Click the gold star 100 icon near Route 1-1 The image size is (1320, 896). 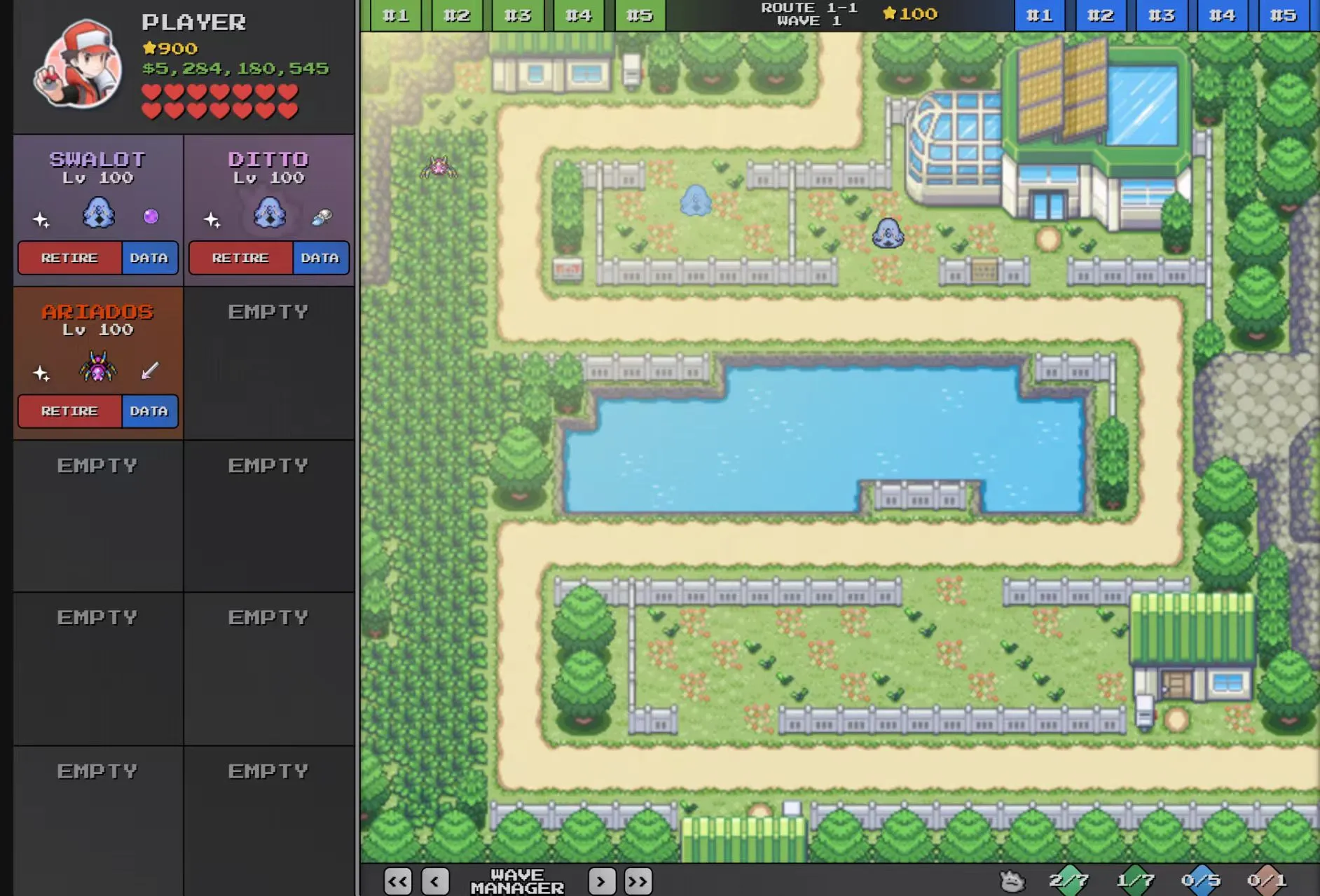[x=909, y=13]
